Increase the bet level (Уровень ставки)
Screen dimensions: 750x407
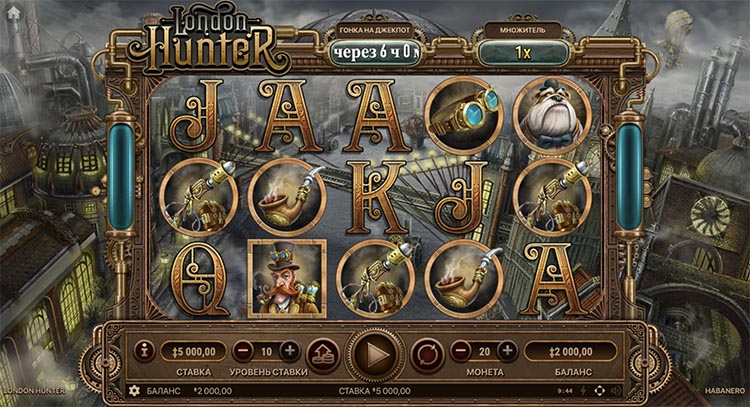pyautogui.click(x=289, y=351)
